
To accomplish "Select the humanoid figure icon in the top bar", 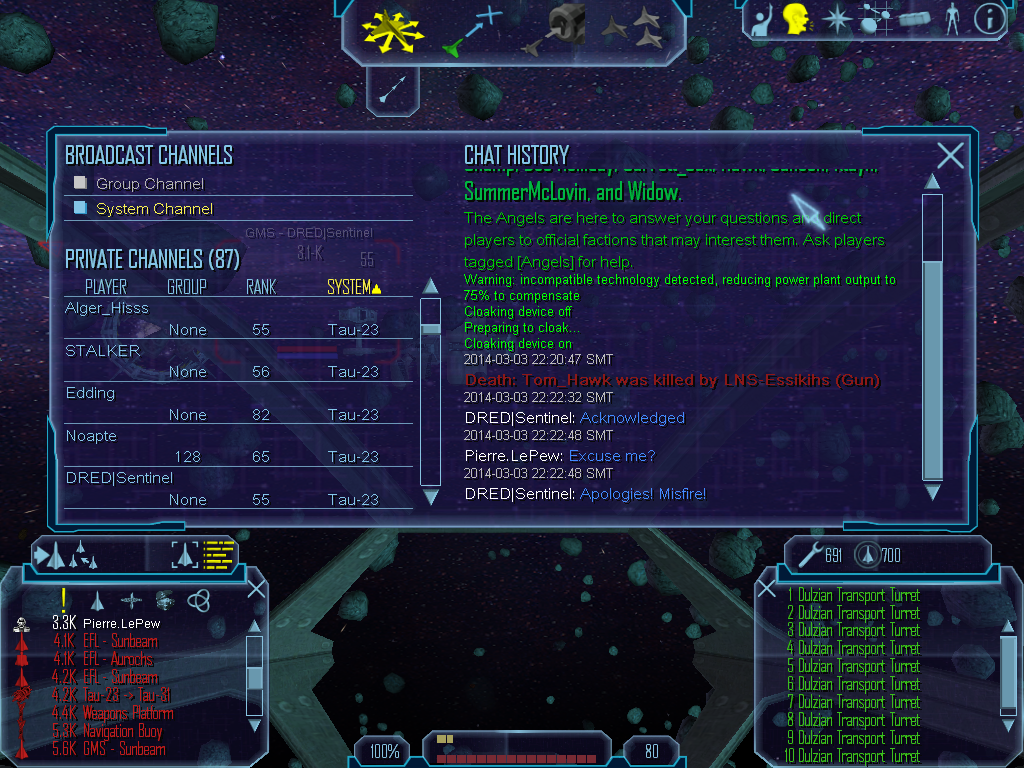I will pos(952,19).
